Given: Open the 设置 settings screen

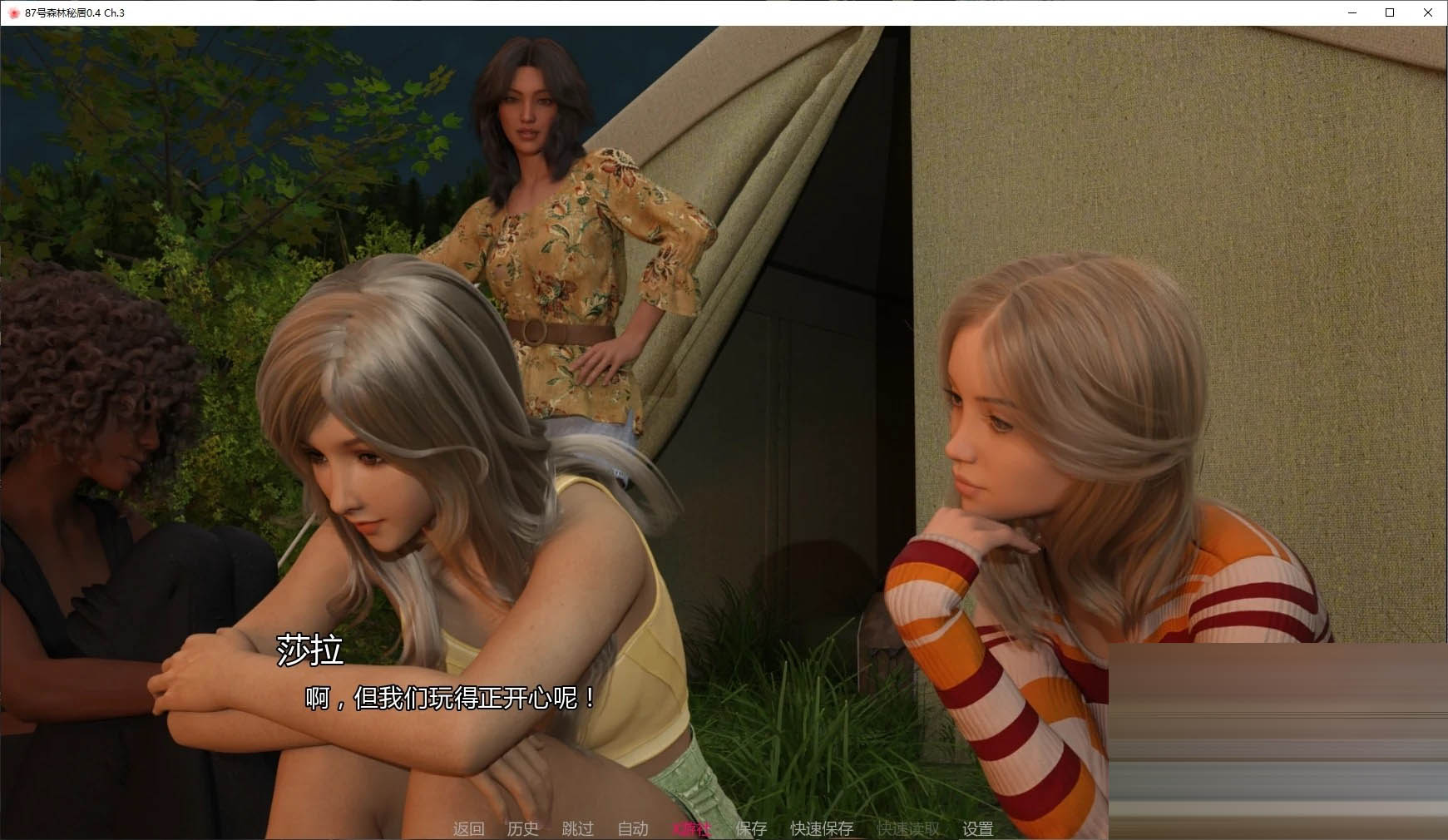Looking at the screenshot, I should 976,828.
